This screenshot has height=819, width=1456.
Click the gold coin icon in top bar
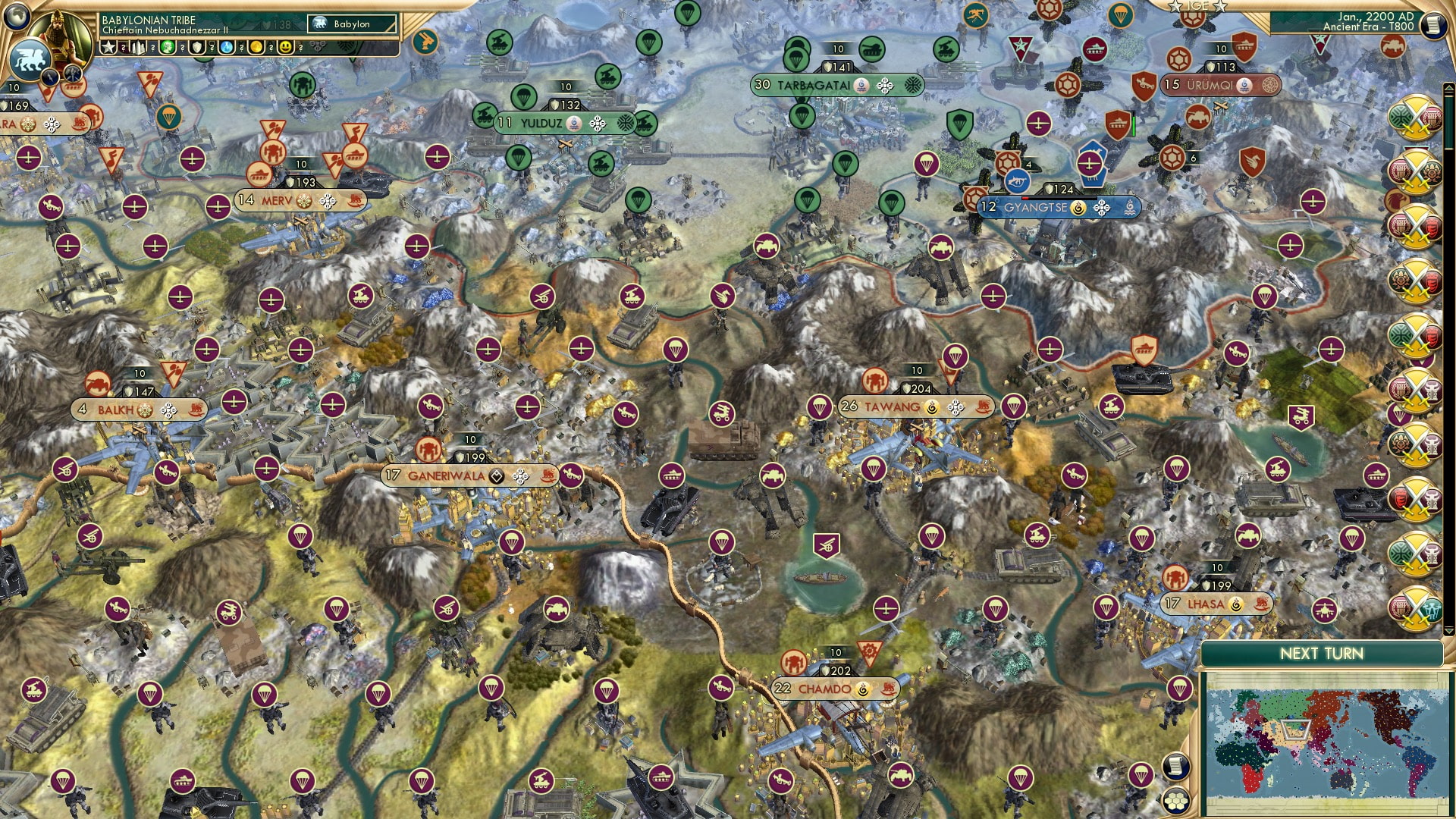coord(257,48)
